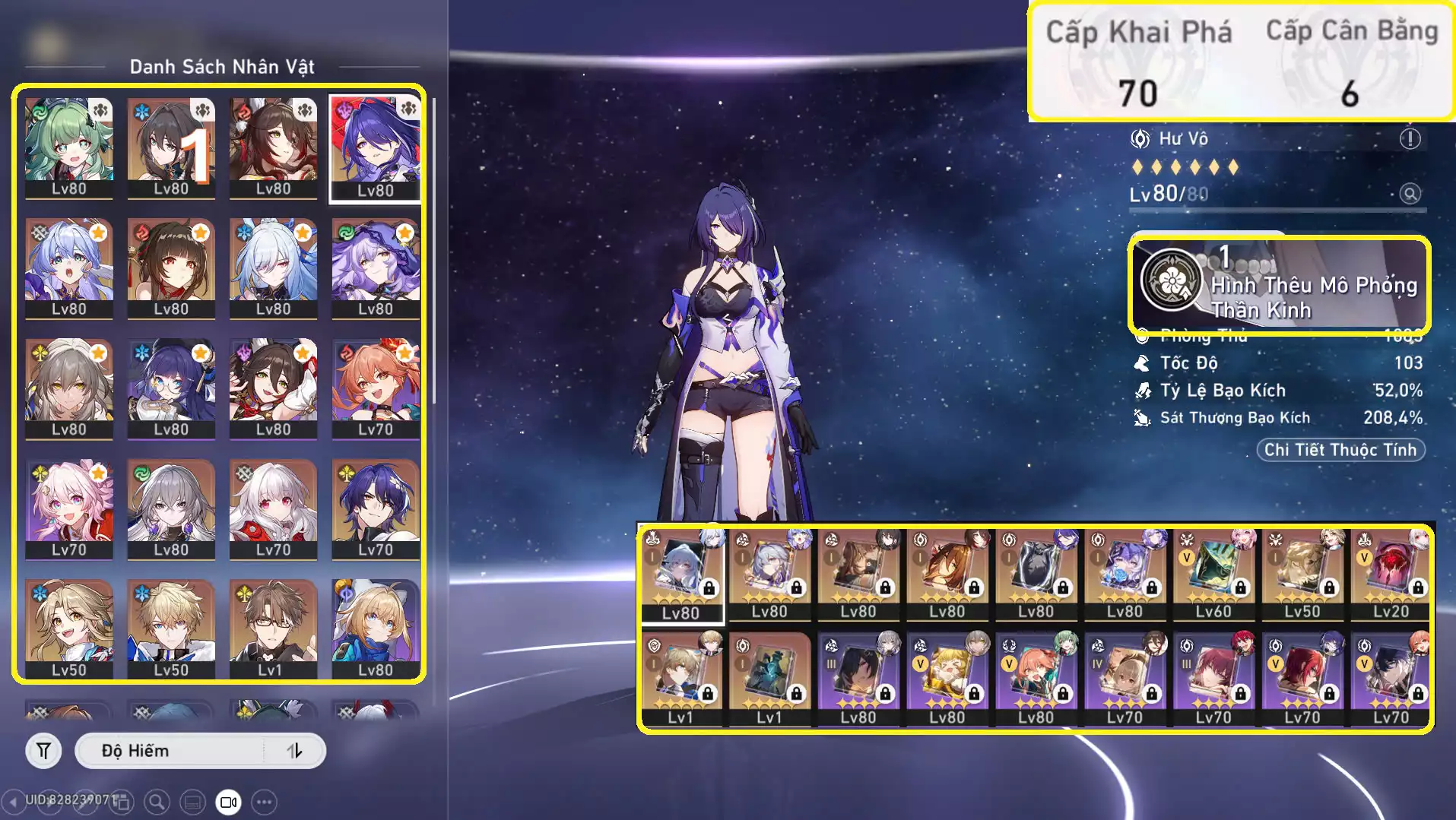
Task: Open the character filter funnel button
Action: coord(44,752)
